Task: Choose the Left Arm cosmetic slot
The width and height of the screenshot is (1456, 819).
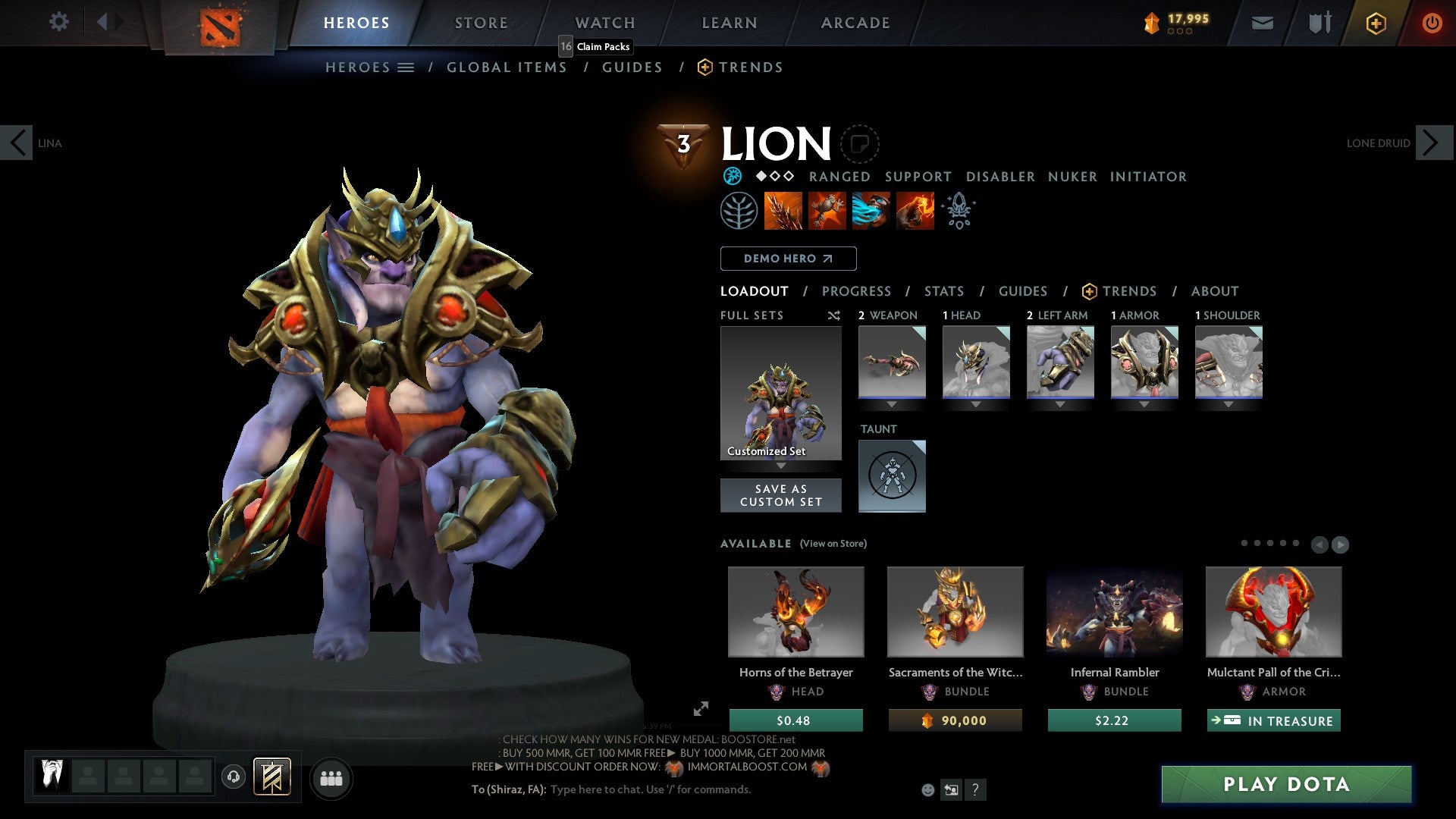Action: (x=1060, y=362)
